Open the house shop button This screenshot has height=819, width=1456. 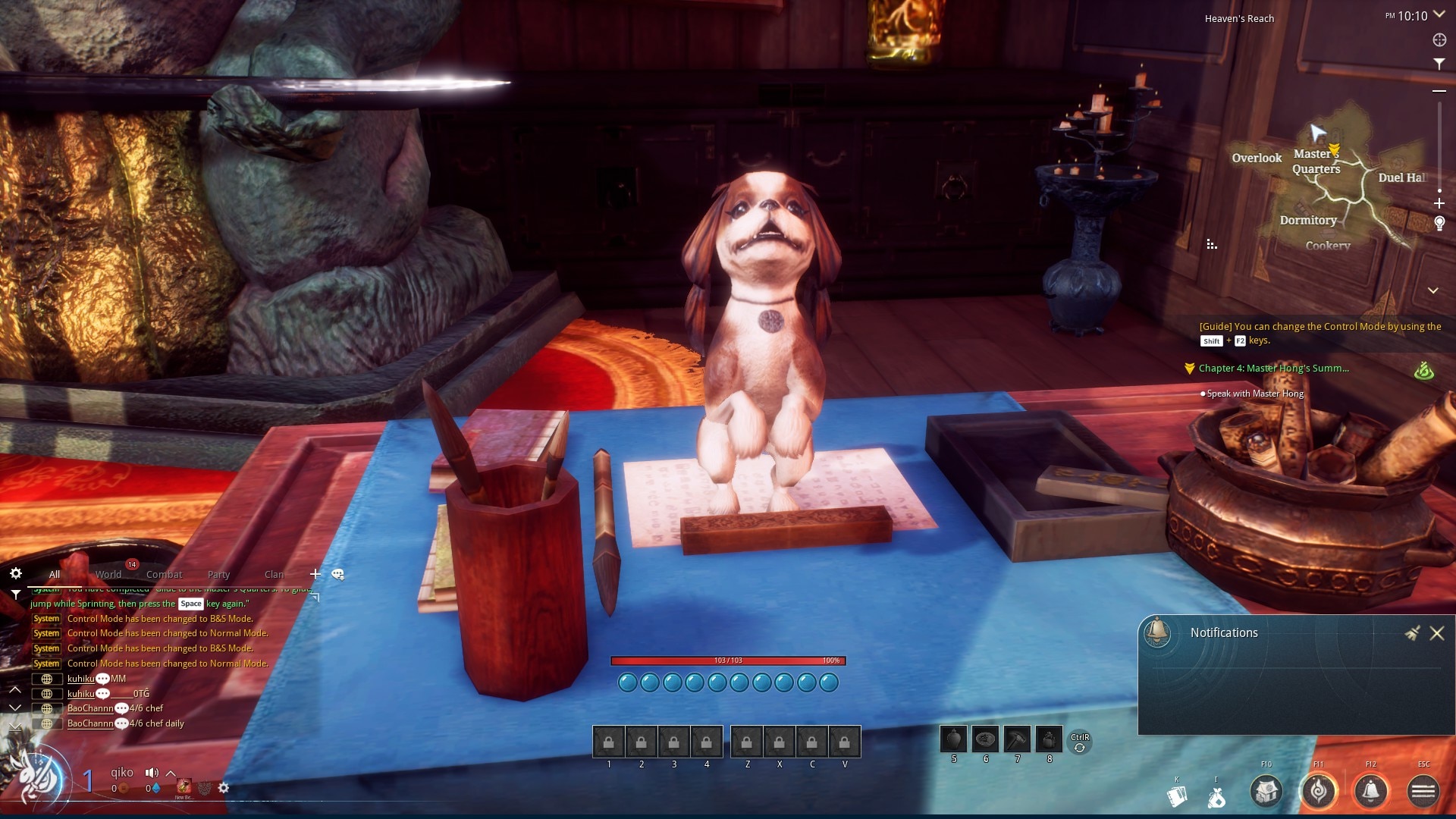(1266, 792)
